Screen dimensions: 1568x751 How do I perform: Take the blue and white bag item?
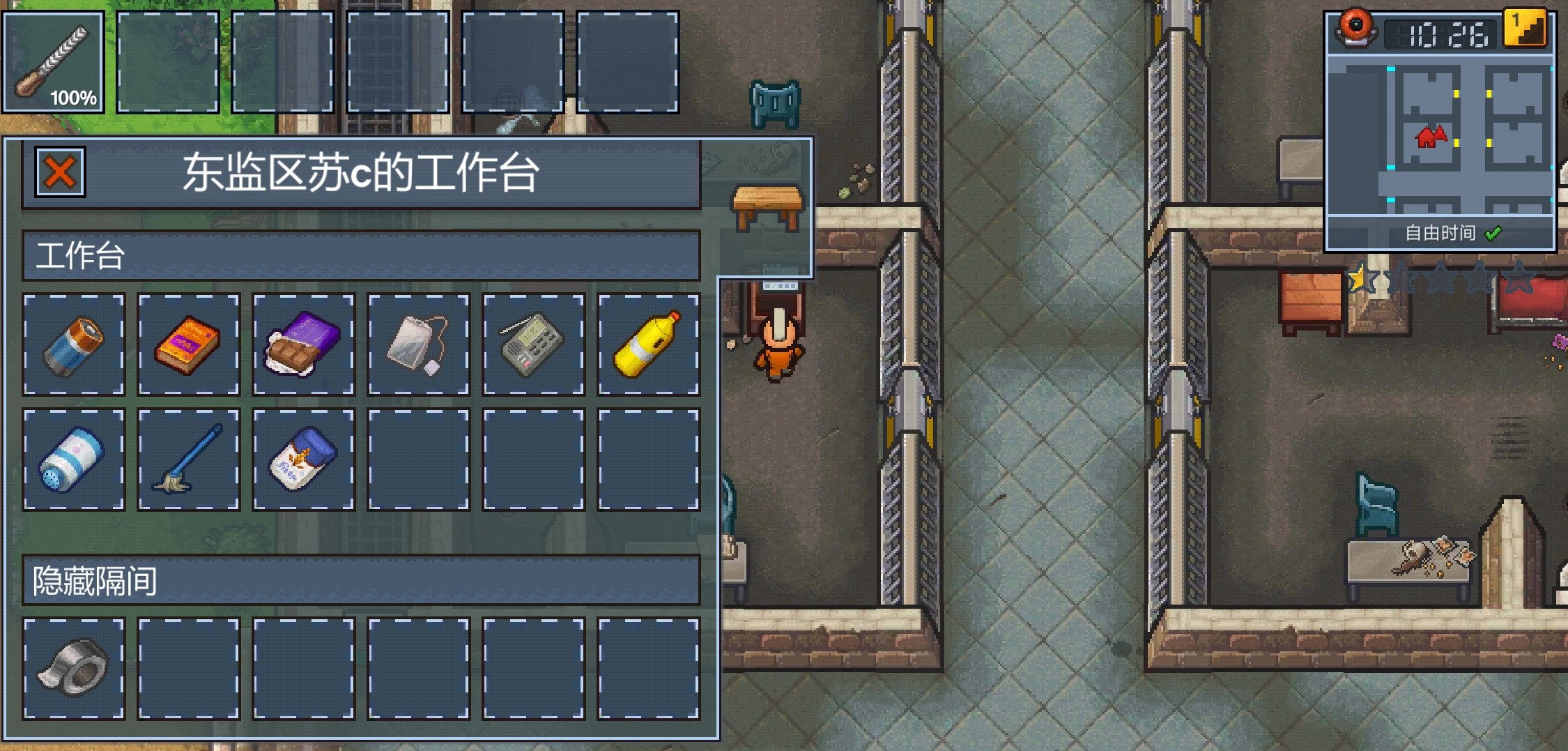pyautogui.click(x=304, y=460)
